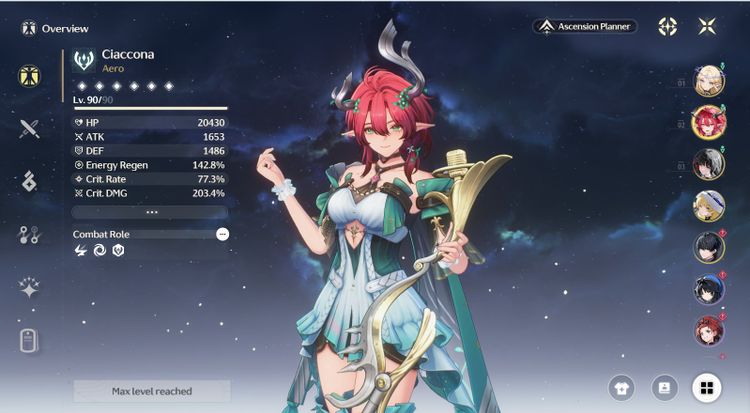The width and height of the screenshot is (750, 413).
Task: Select the black-and-white haired character portrait
Action: tap(708, 164)
